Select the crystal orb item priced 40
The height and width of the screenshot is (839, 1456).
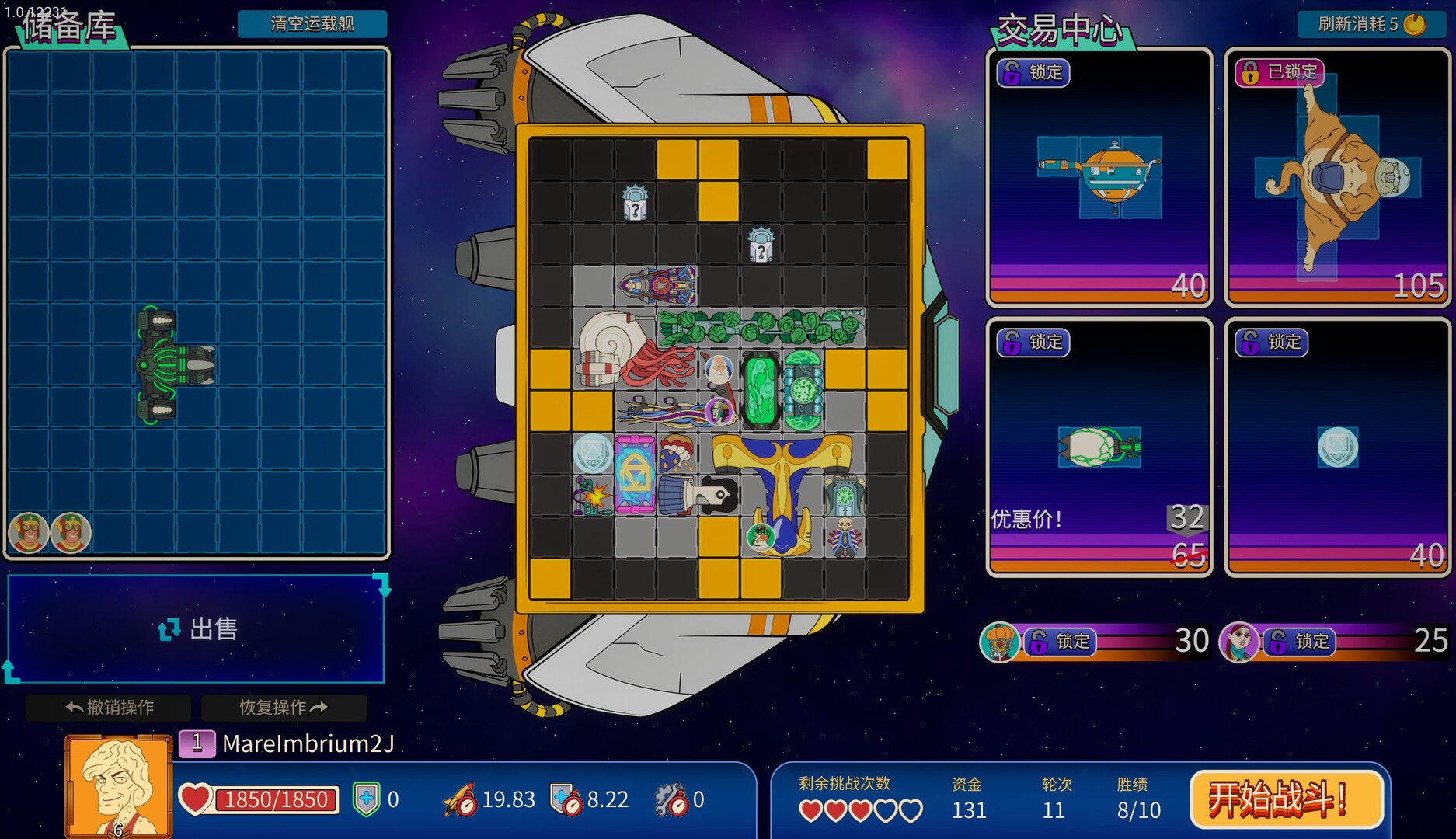[x=1338, y=447]
